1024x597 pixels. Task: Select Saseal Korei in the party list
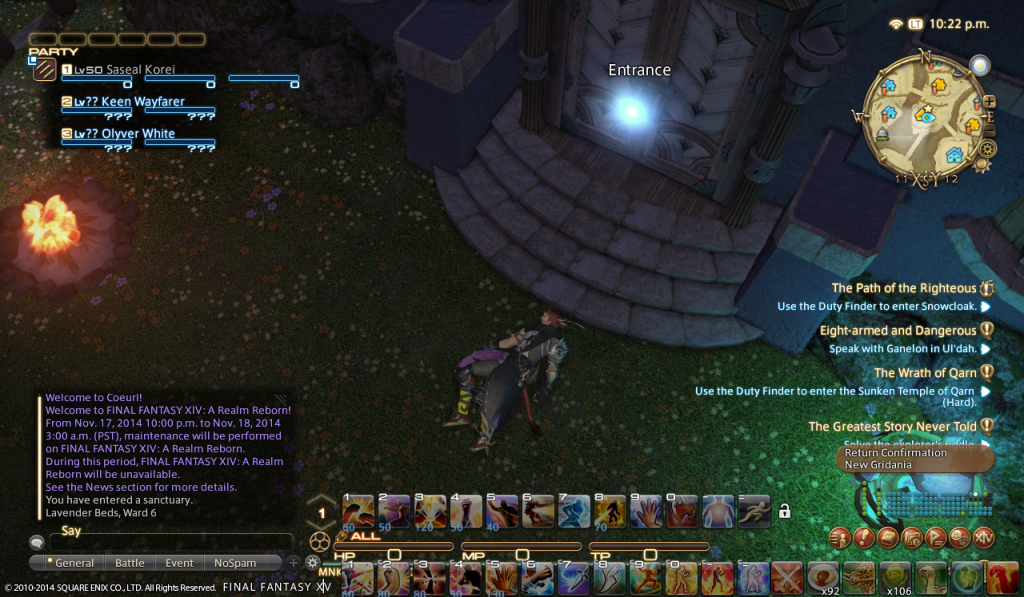point(140,70)
